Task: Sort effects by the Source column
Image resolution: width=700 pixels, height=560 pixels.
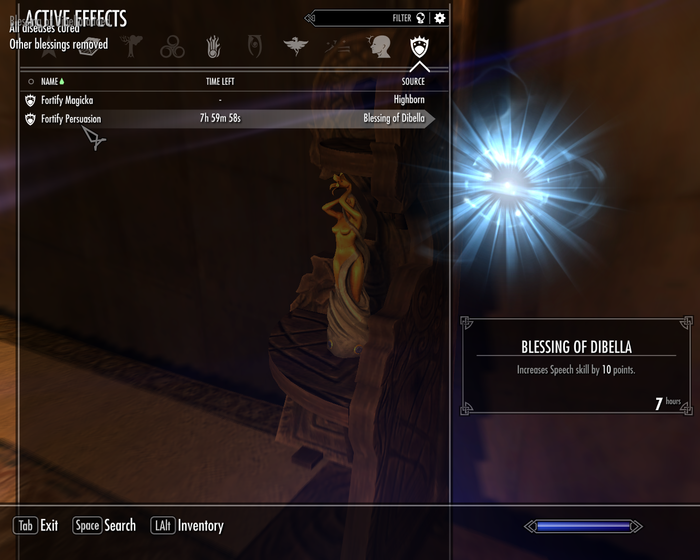Action: coord(413,81)
